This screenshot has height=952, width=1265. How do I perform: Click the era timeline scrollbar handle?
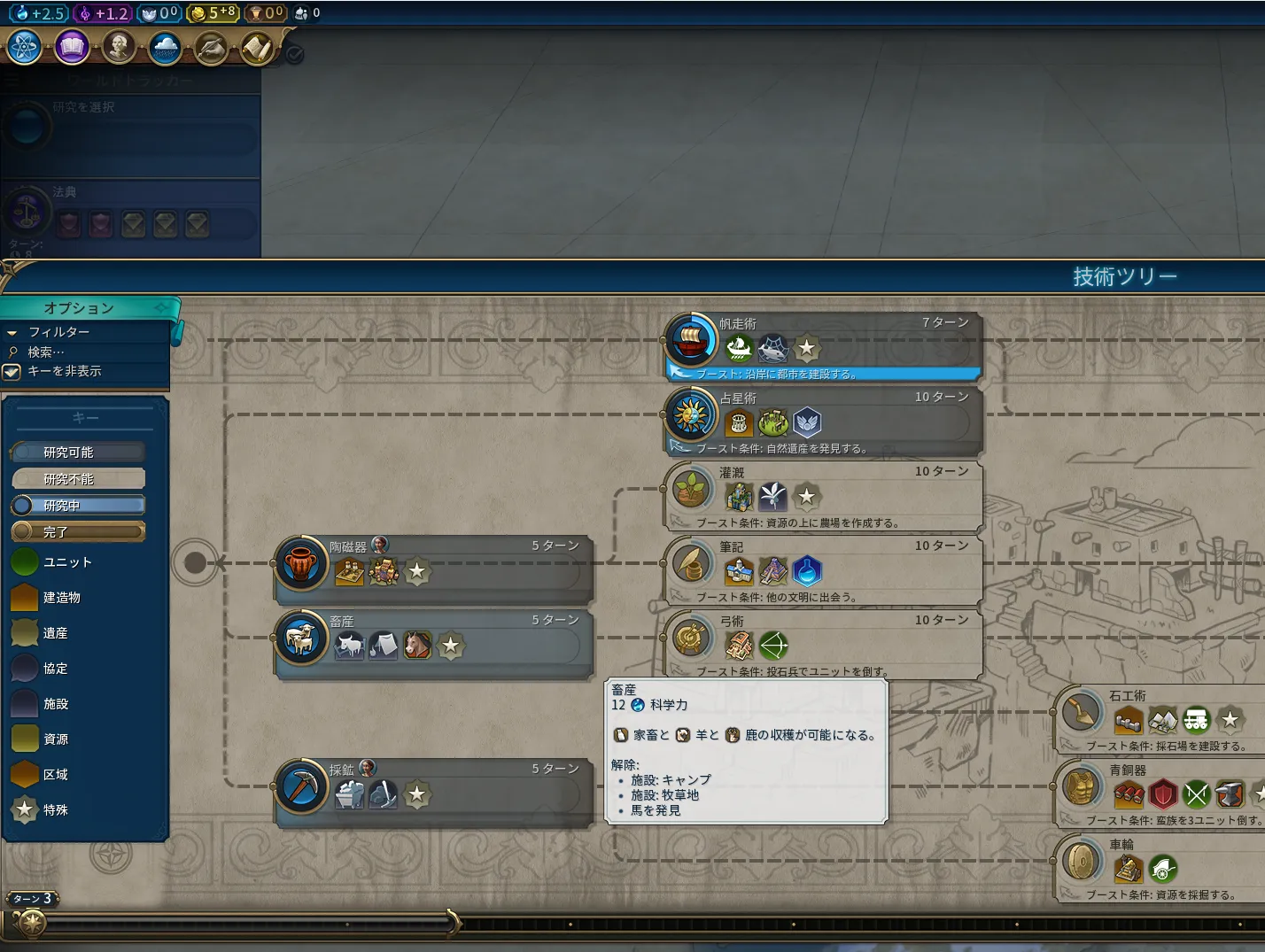tap(454, 923)
